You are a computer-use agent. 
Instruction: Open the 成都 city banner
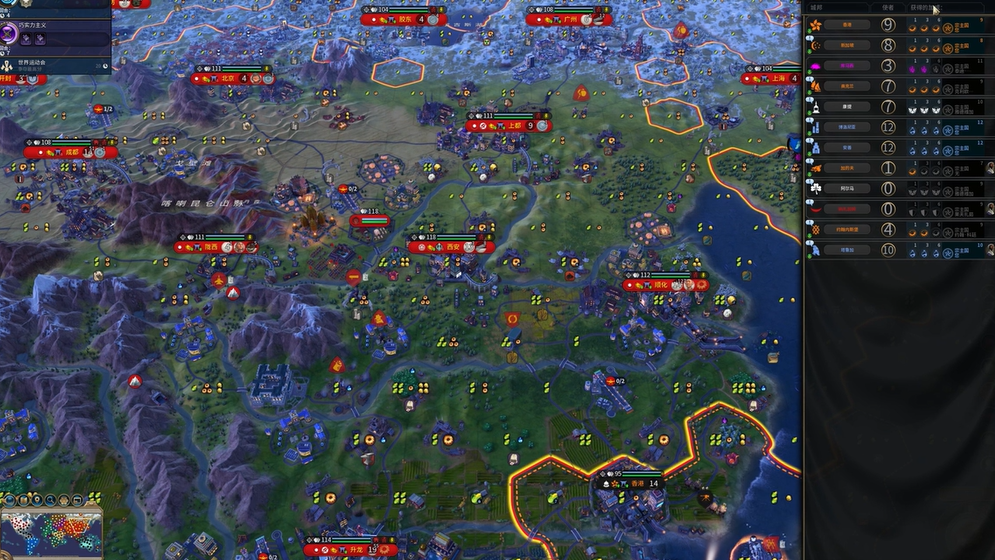70,152
